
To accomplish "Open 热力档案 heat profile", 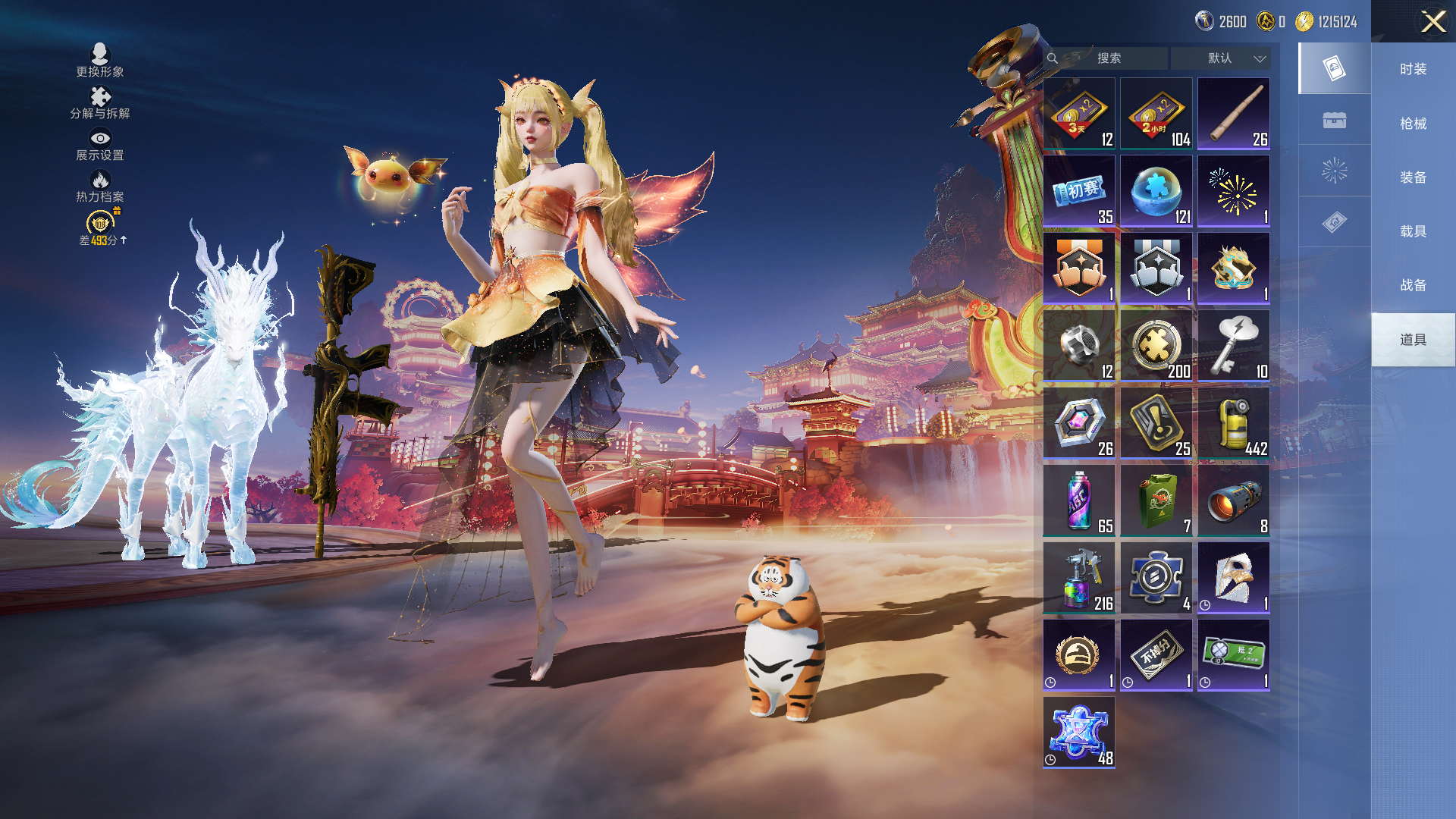I will (100, 186).
